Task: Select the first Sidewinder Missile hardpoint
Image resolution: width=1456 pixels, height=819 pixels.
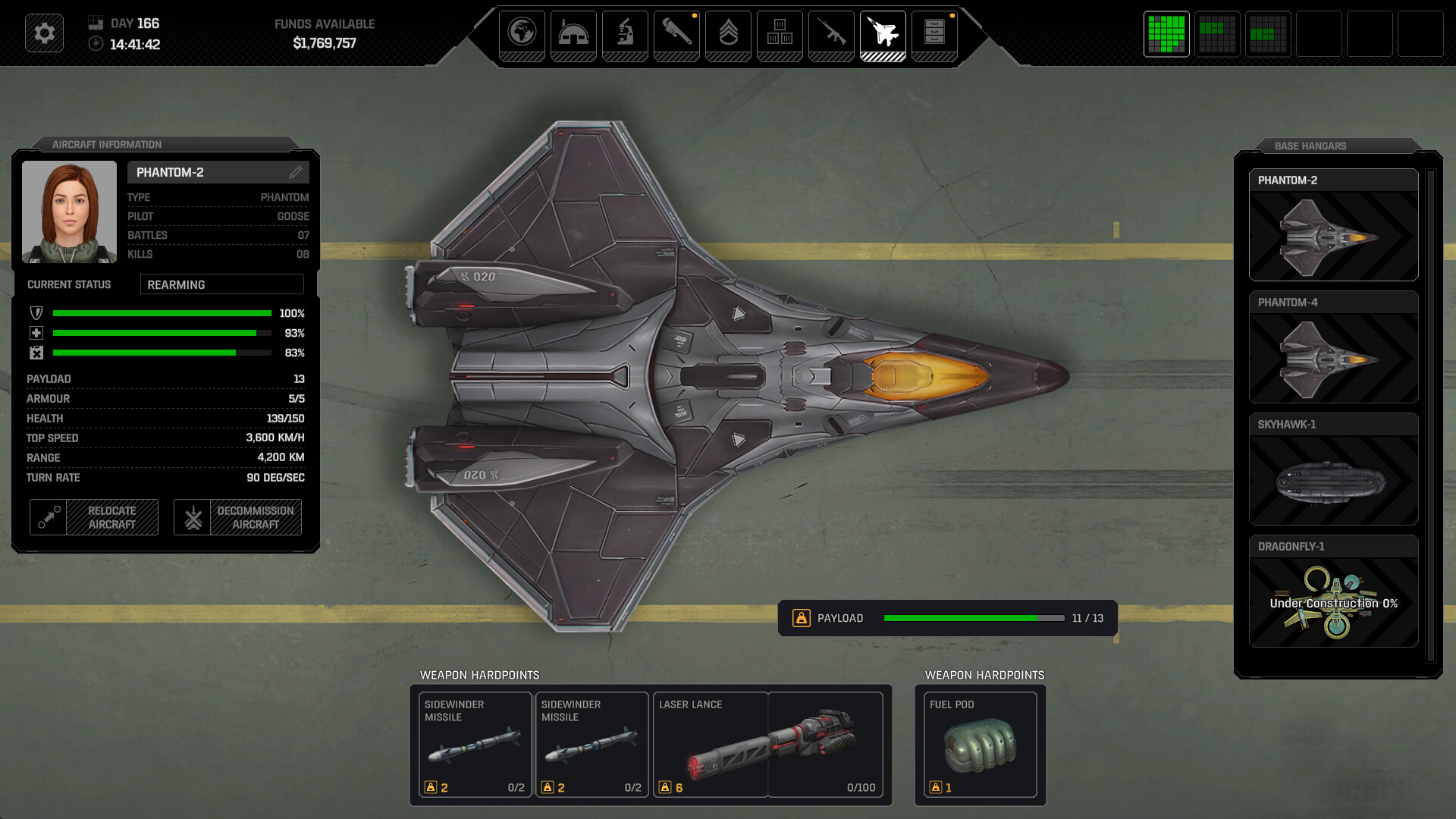Action: click(x=475, y=745)
